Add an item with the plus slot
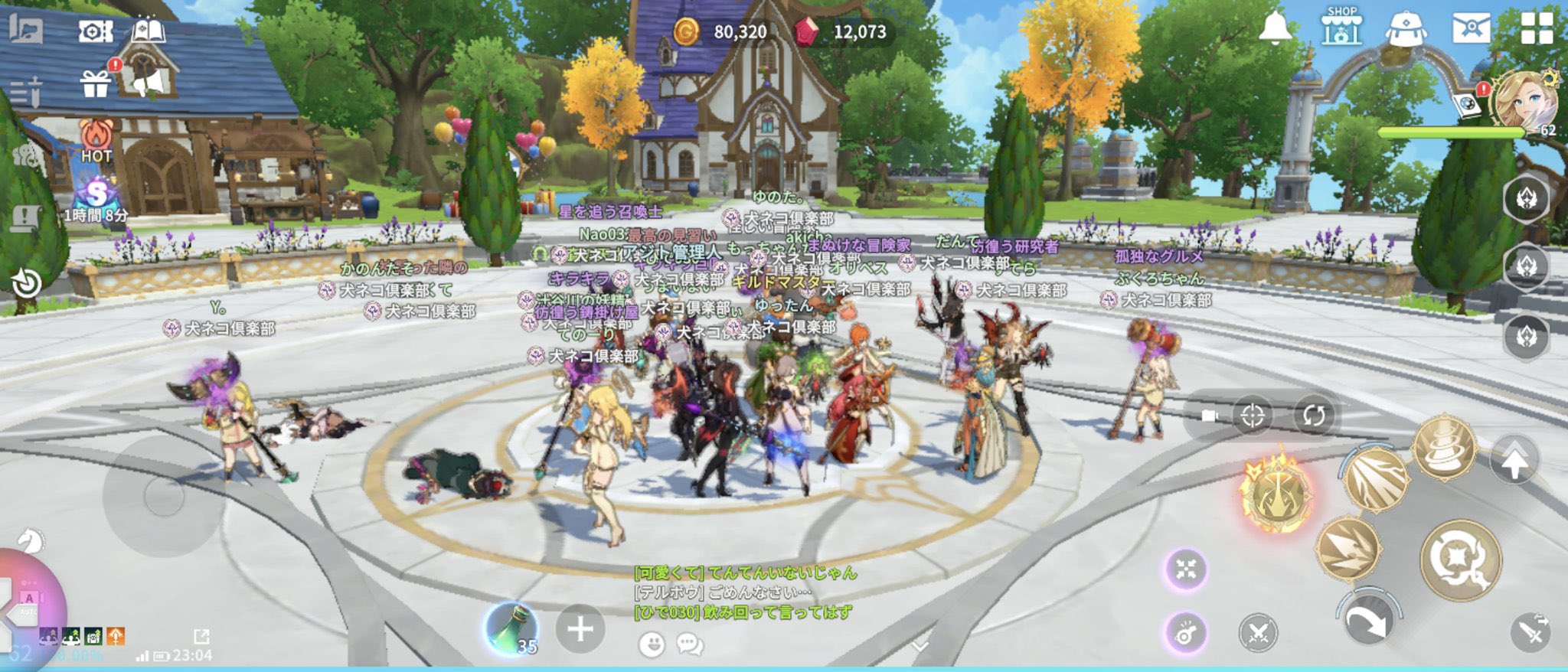 point(580,630)
